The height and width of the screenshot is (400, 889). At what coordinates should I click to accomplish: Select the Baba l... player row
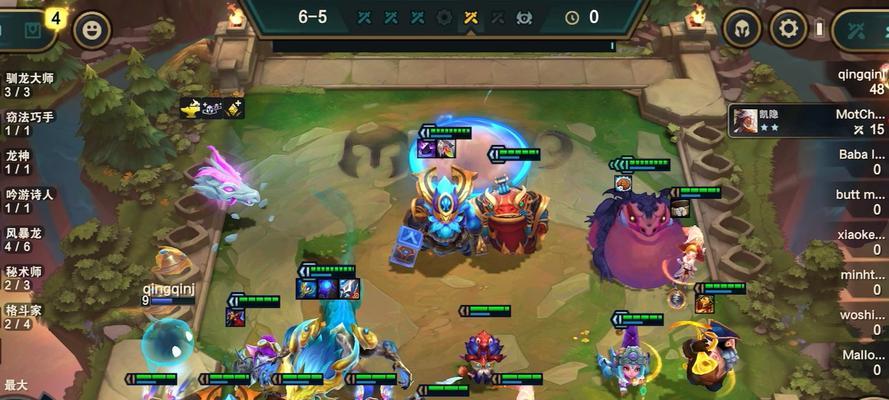point(861,162)
